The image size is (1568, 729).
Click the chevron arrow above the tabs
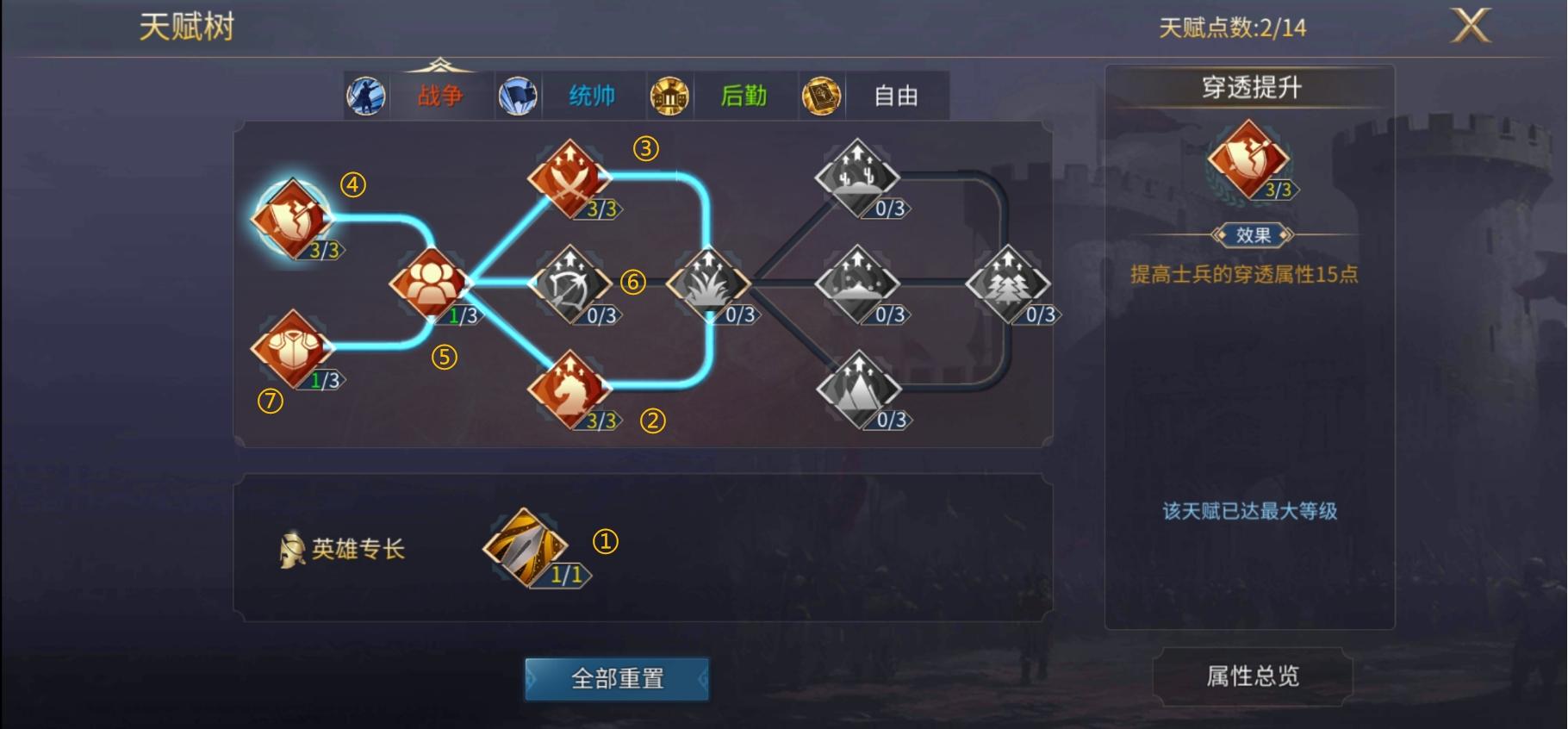pyautogui.click(x=441, y=62)
